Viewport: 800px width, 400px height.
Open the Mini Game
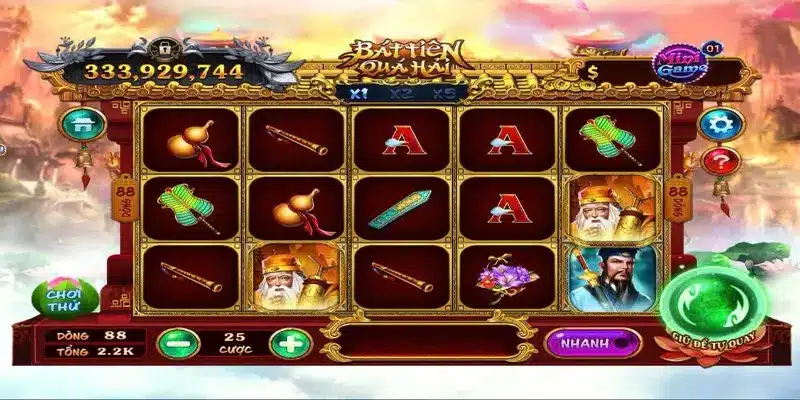pyautogui.click(x=682, y=63)
